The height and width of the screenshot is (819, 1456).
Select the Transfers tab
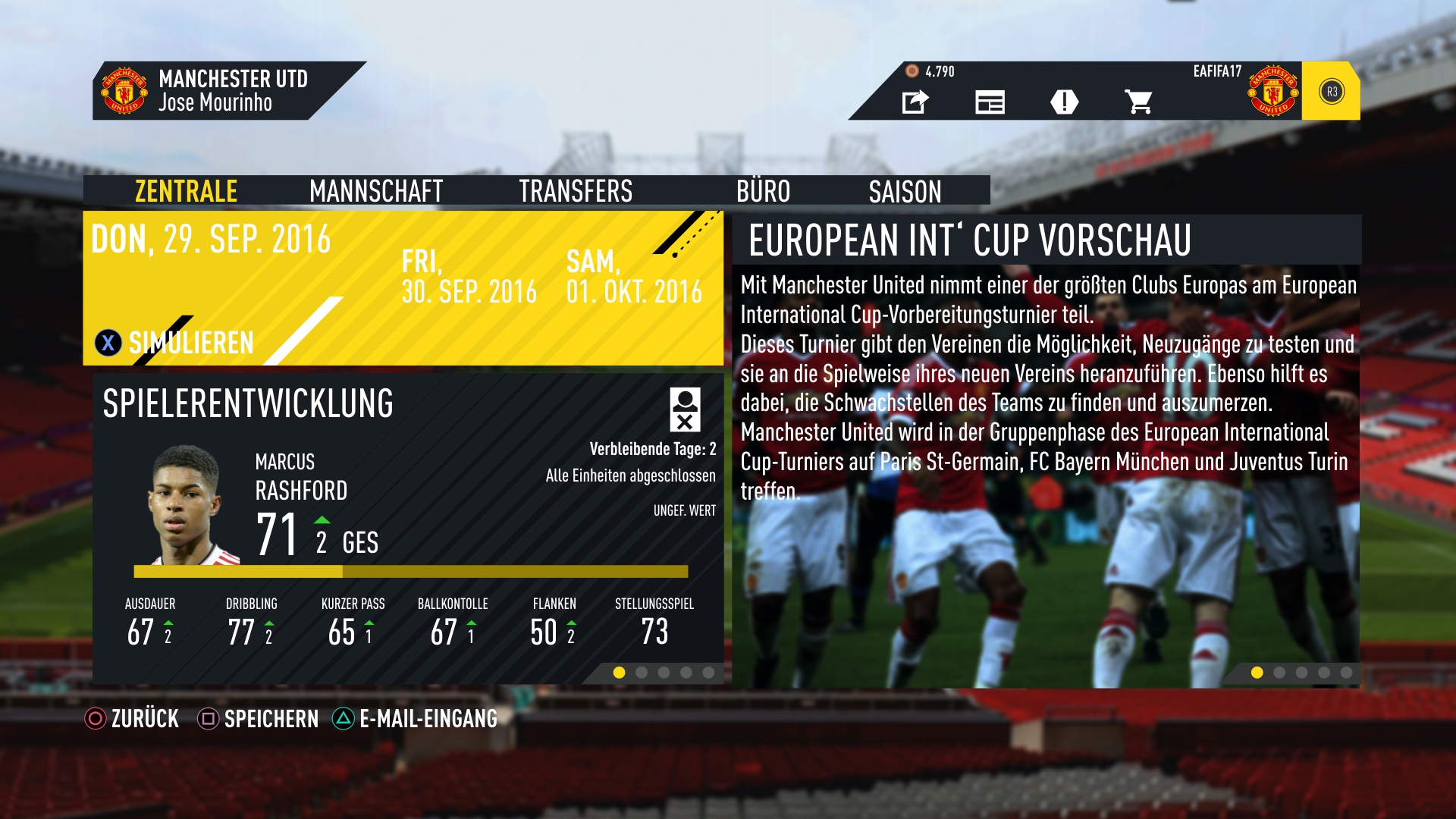point(576,191)
